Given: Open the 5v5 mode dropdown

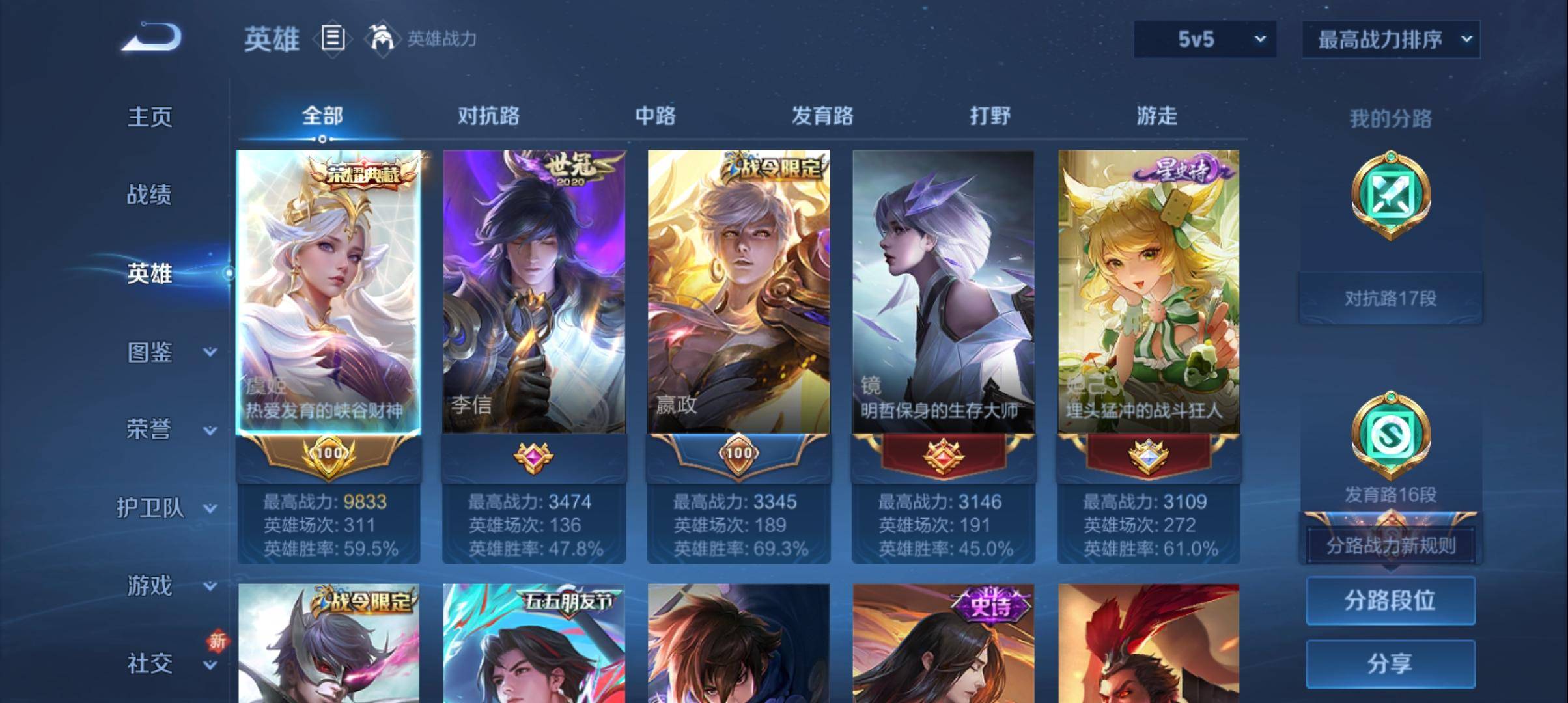Looking at the screenshot, I should click(x=1203, y=39).
